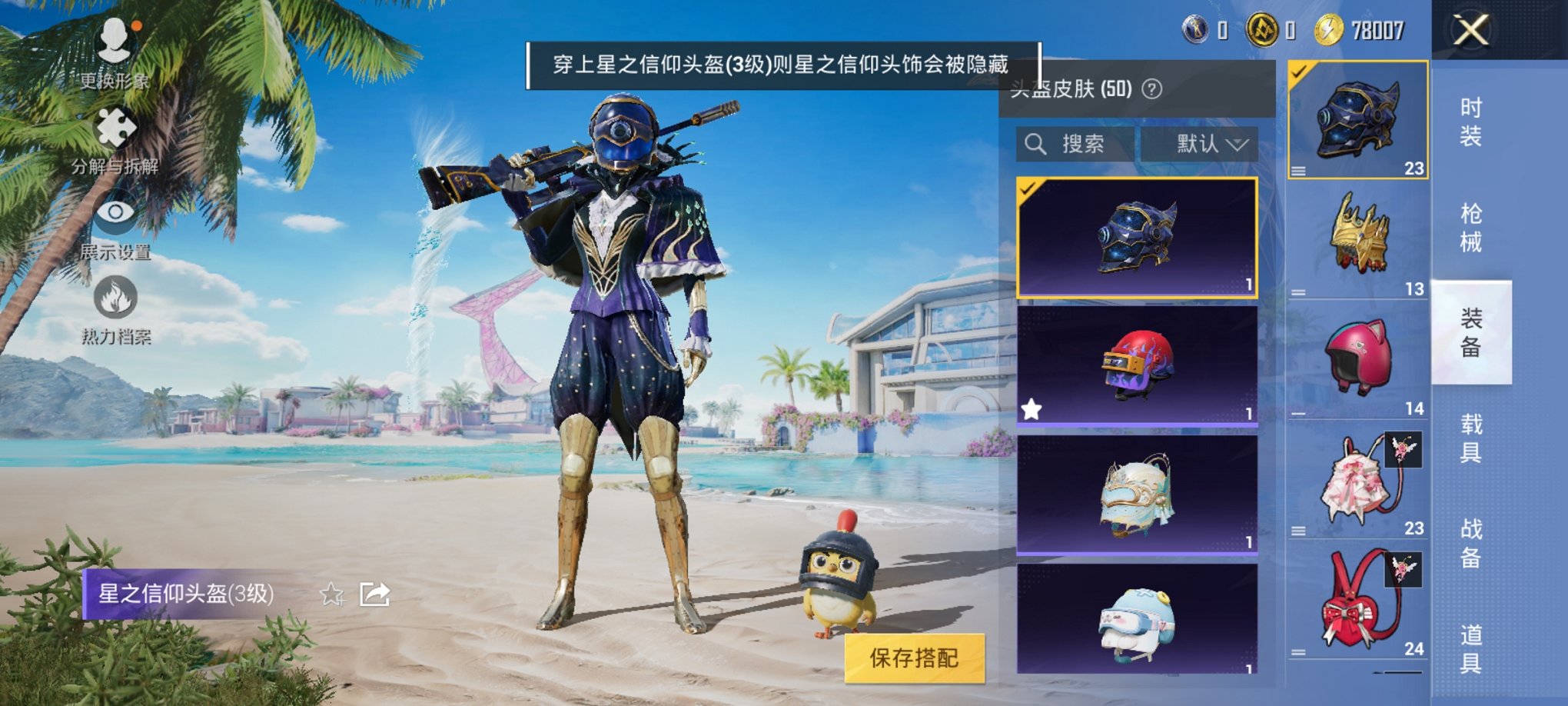The image size is (1568, 706).
Task: Open 展示设置 via the eye icon
Action: coord(114,215)
